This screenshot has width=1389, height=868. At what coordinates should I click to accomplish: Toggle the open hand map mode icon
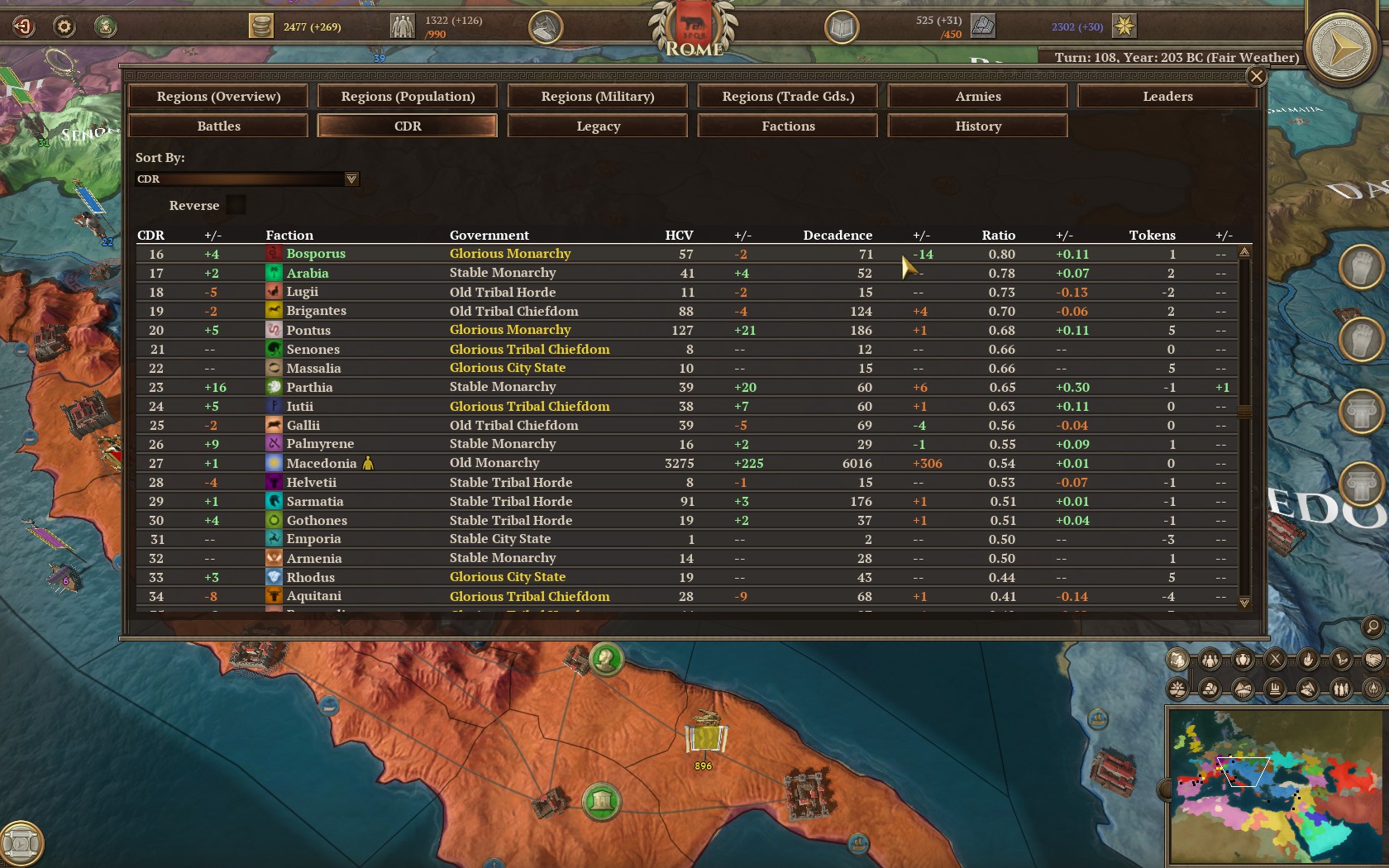1309,660
